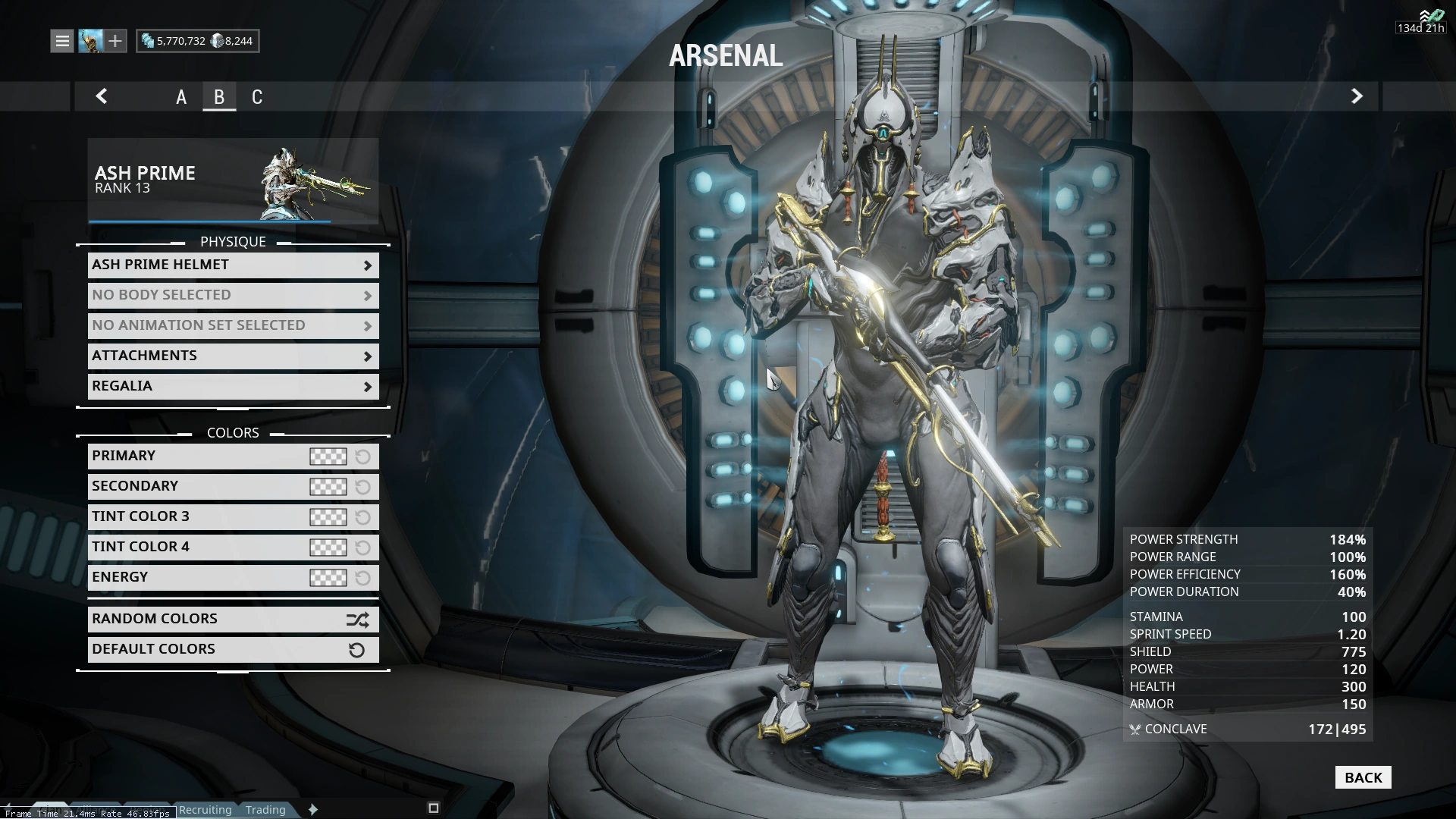The image size is (1456, 819).
Task: Reset the Primary color to default
Action: click(363, 457)
